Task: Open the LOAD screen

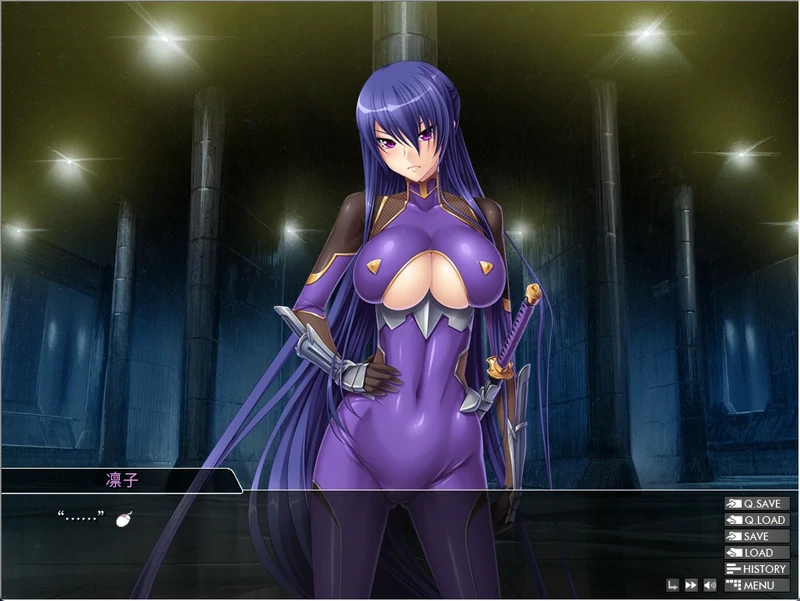Action: point(757,552)
